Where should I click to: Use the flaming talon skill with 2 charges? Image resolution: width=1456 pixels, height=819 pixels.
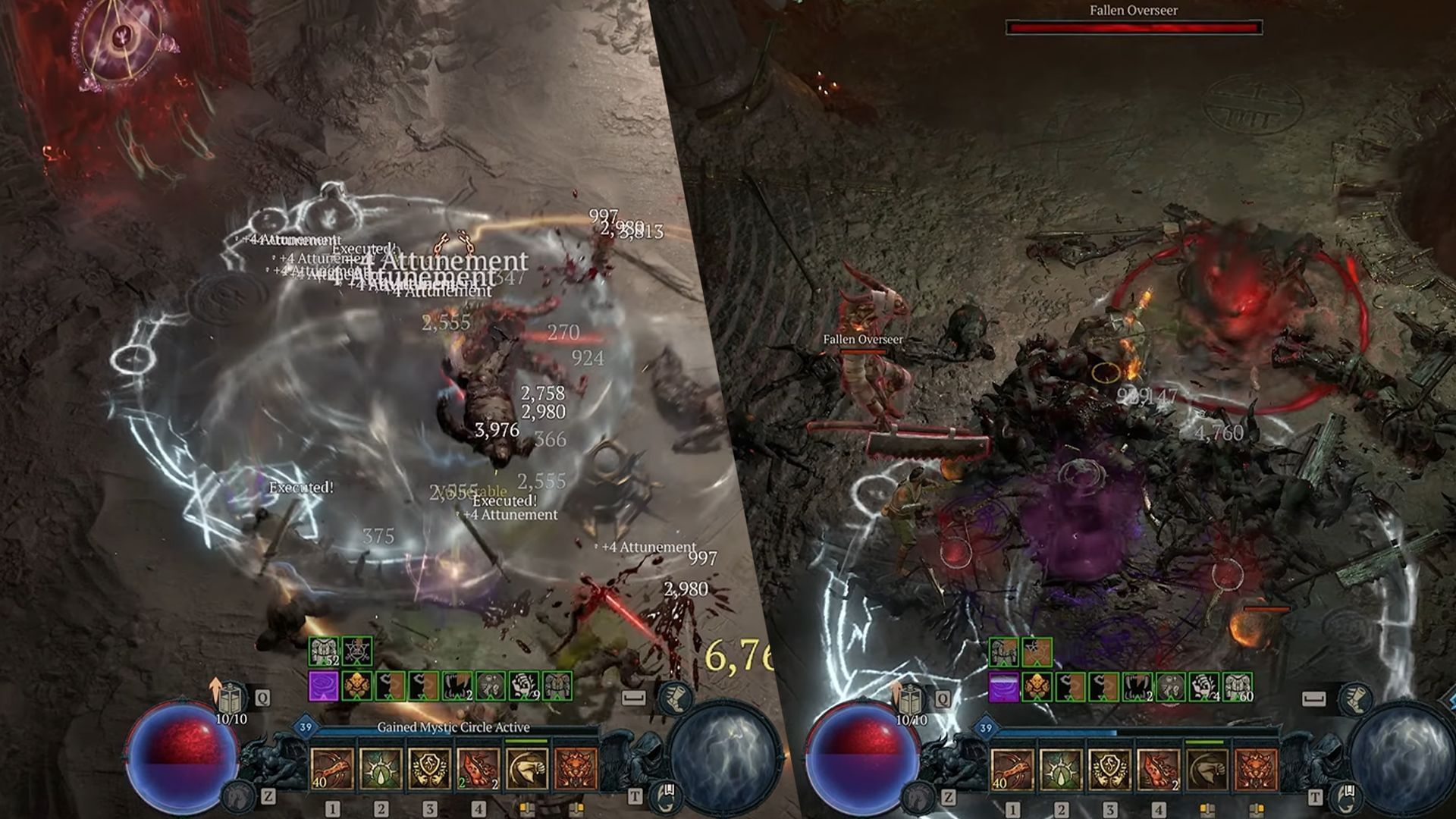click(479, 767)
